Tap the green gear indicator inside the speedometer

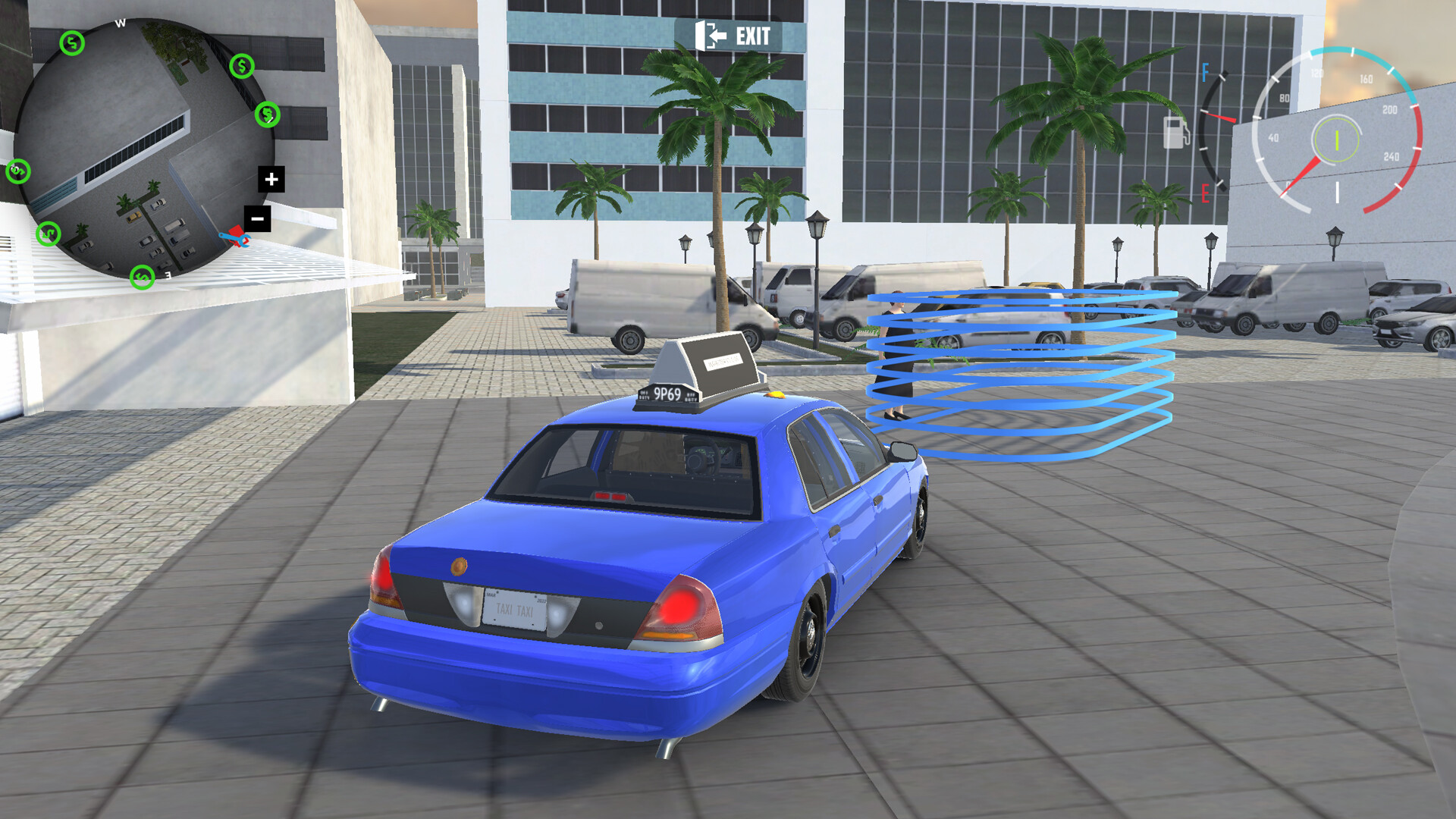(1336, 139)
